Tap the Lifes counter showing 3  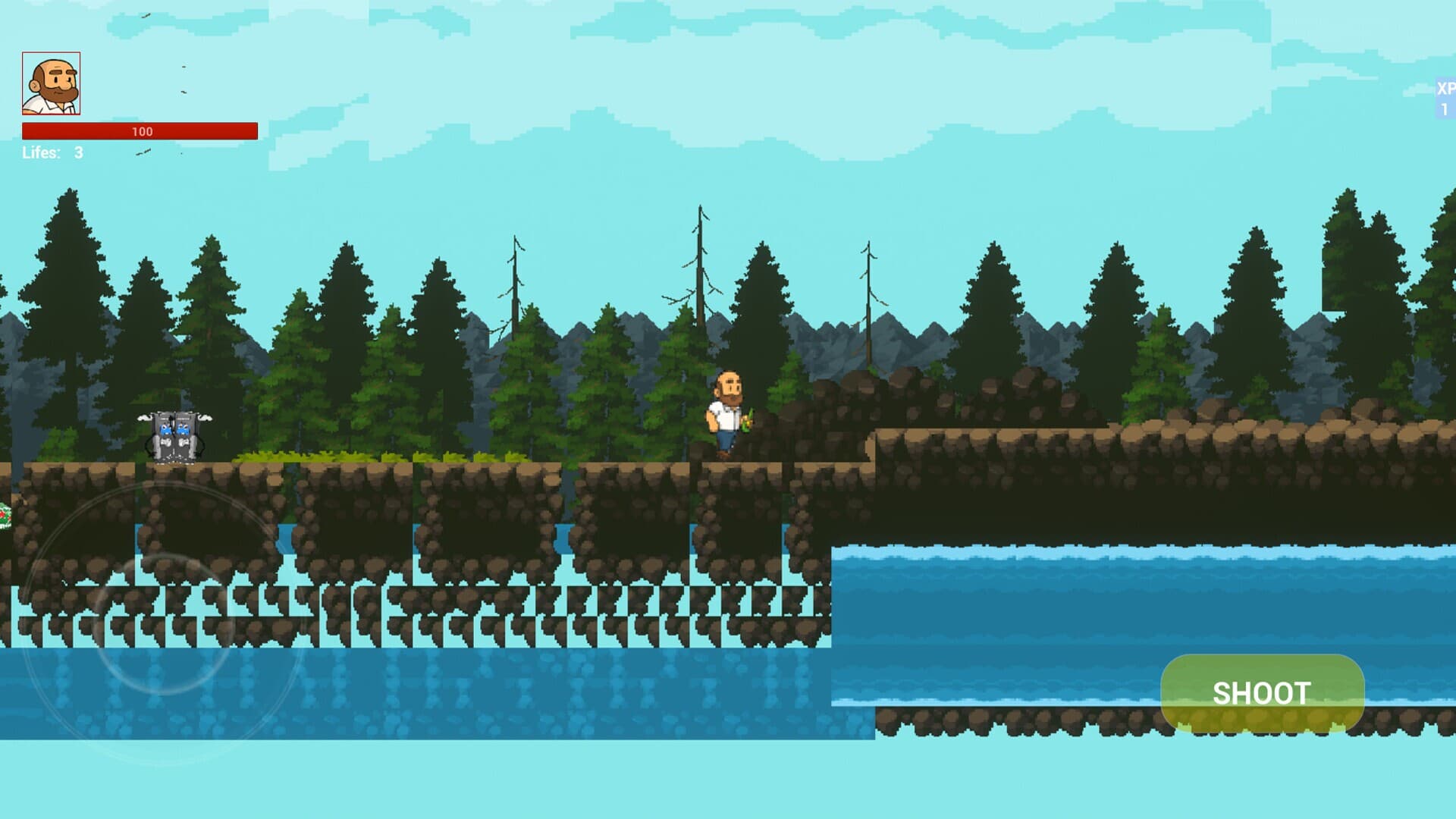(x=78, y=152)
